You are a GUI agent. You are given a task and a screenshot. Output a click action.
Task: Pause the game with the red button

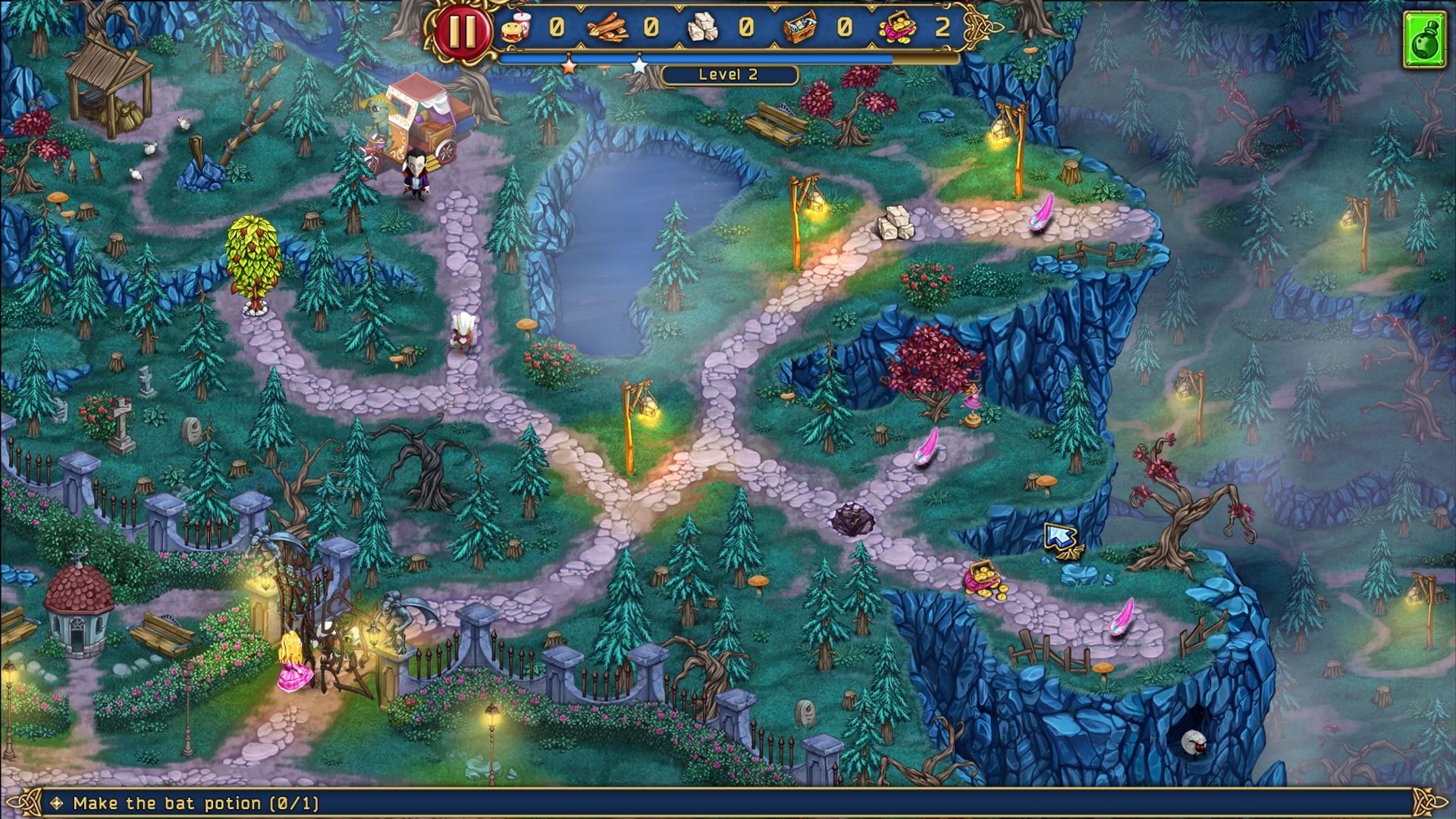point(462,31)
